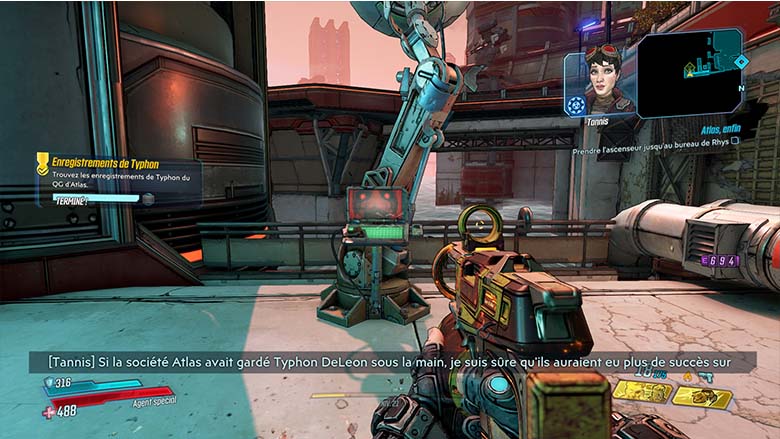Click the diamond waypoint marker on the minimap
The image size is (780, 439).
tap(740, 61)
